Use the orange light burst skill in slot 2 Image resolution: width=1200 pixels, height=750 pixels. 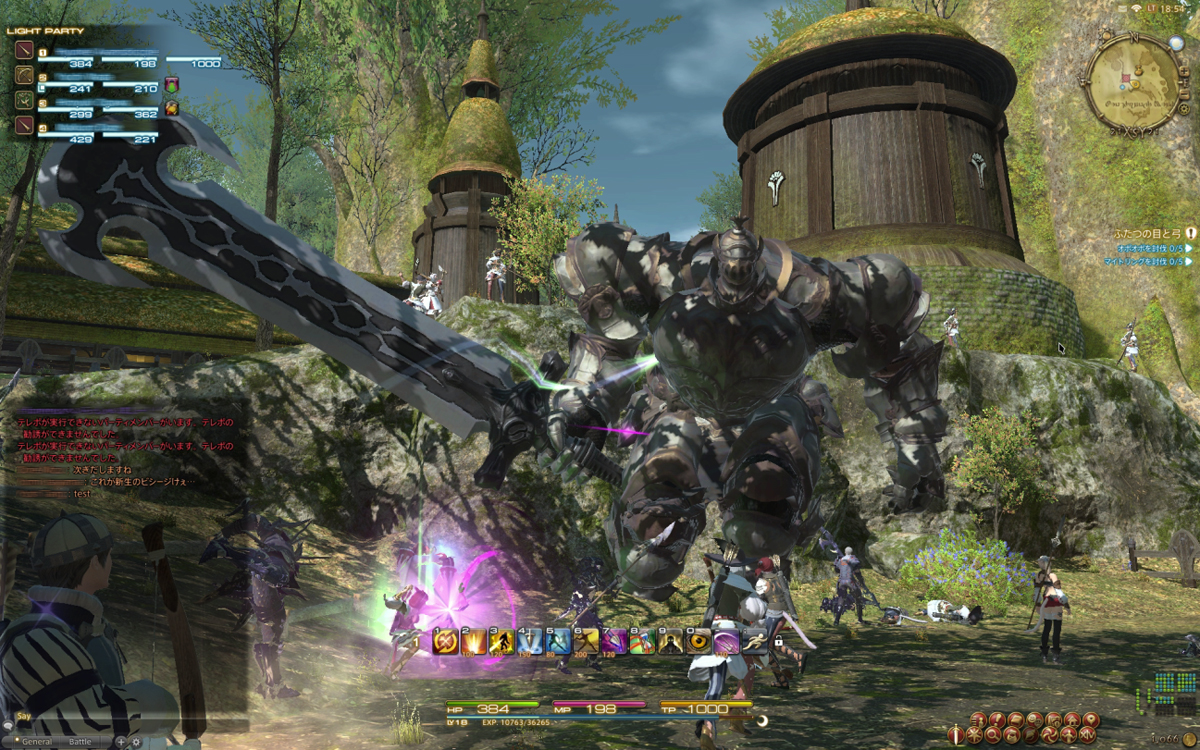click(473, 641)
